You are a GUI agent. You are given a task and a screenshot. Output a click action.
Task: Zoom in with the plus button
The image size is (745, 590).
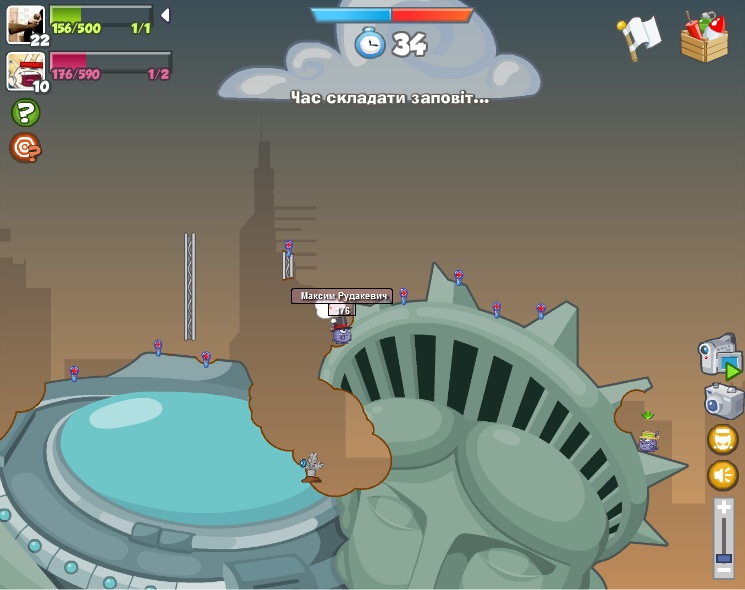[x=724, y=509]
